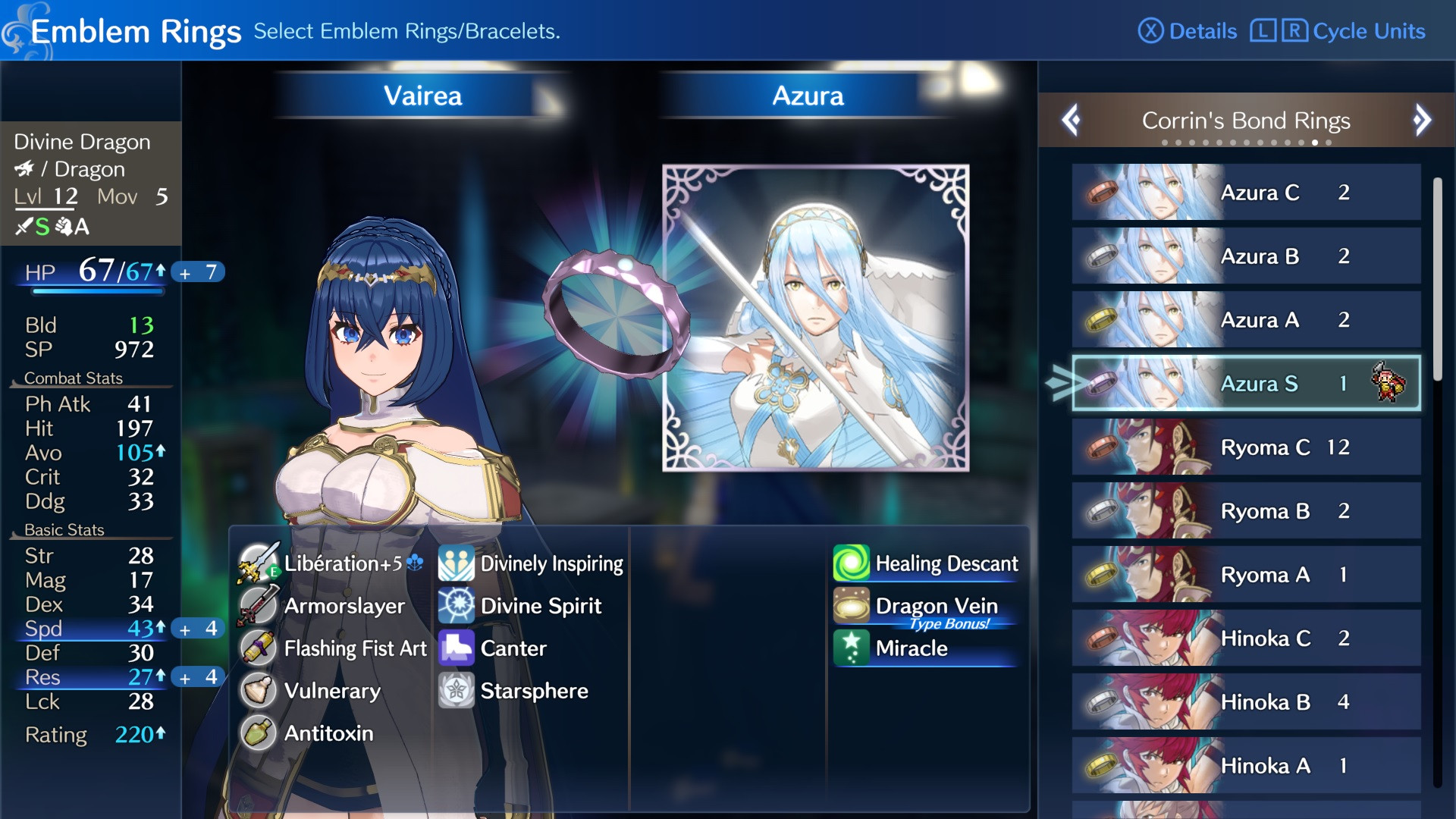Click the Miracle skill icon
The image size is (1456, 819).
coord(852,648)
